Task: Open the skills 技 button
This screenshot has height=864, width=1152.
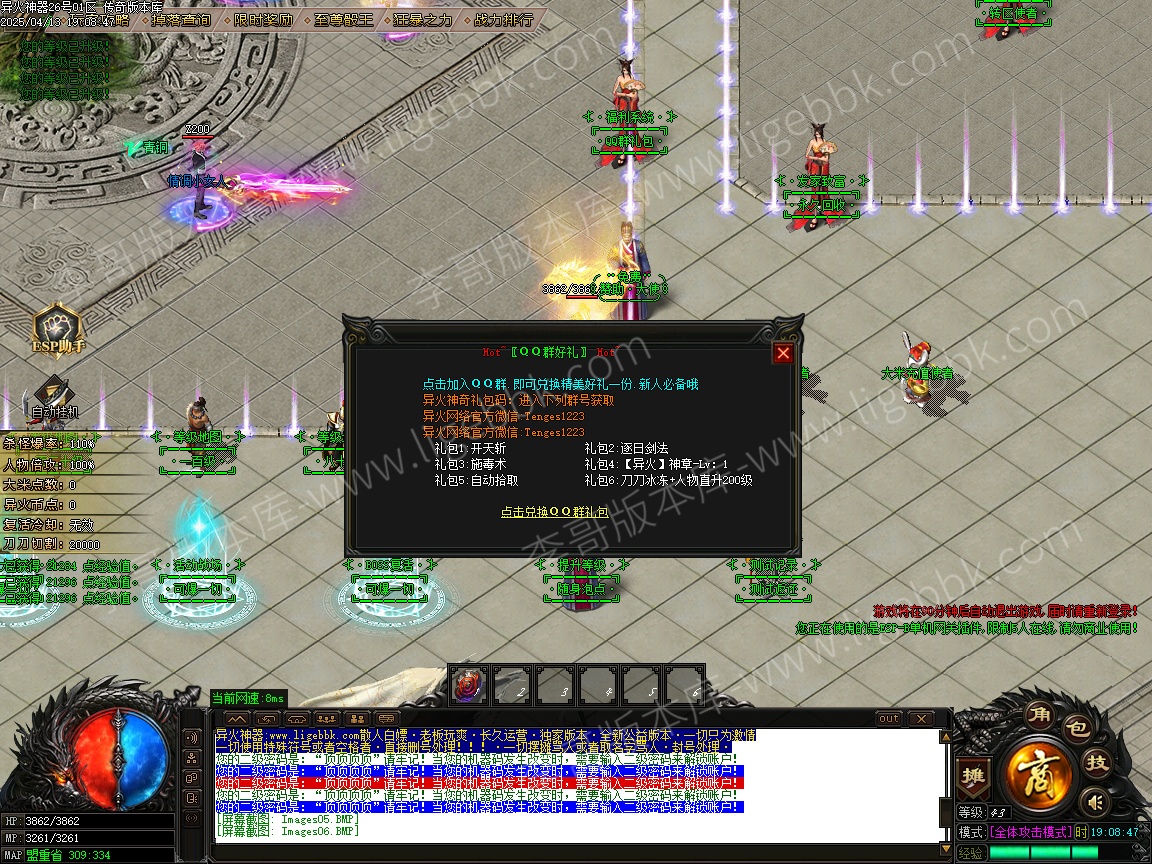Action: tap(1097, 764)
